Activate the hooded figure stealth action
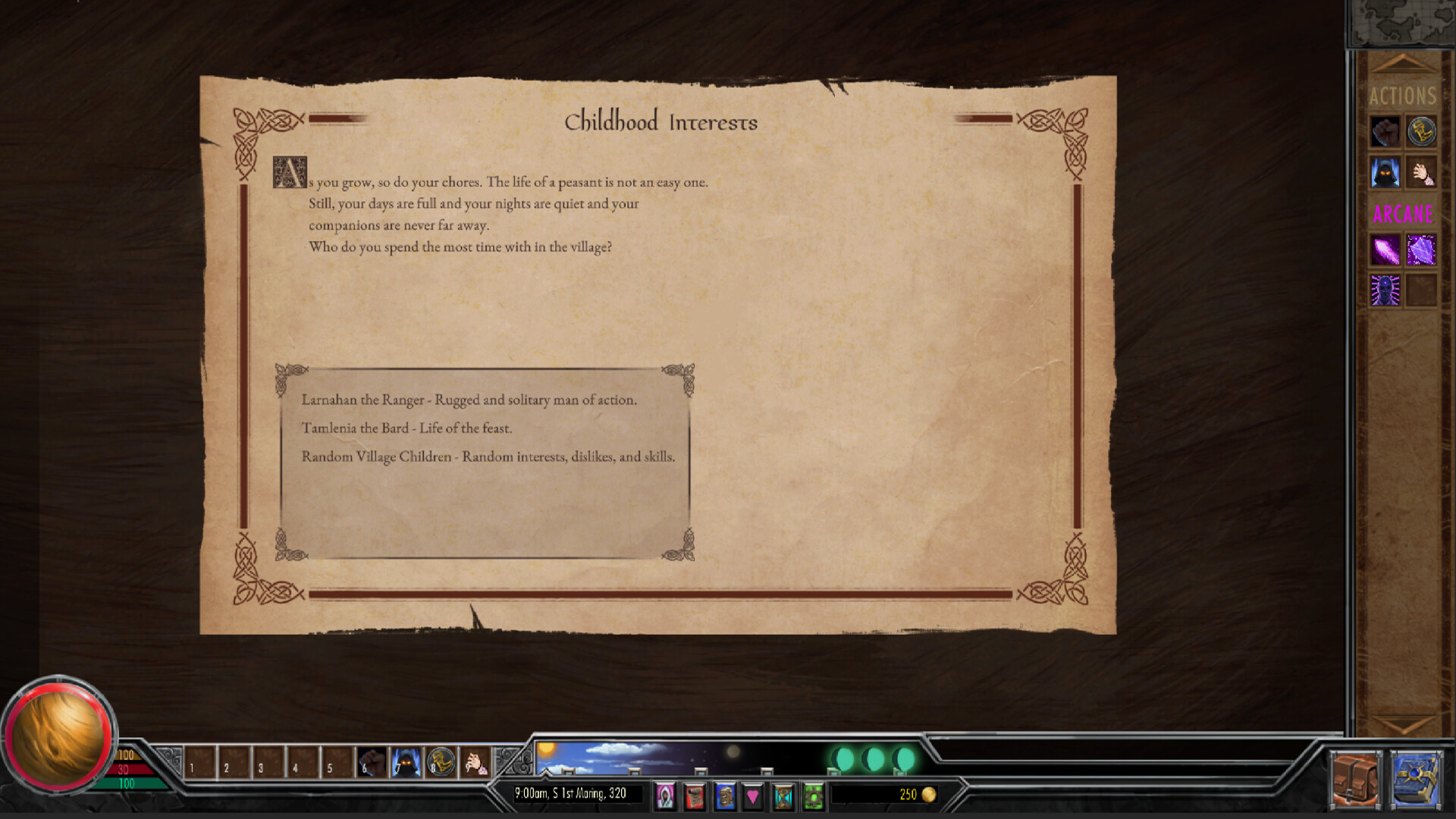This screenshot has width=1456, height=819. (x=1384, y=171)
